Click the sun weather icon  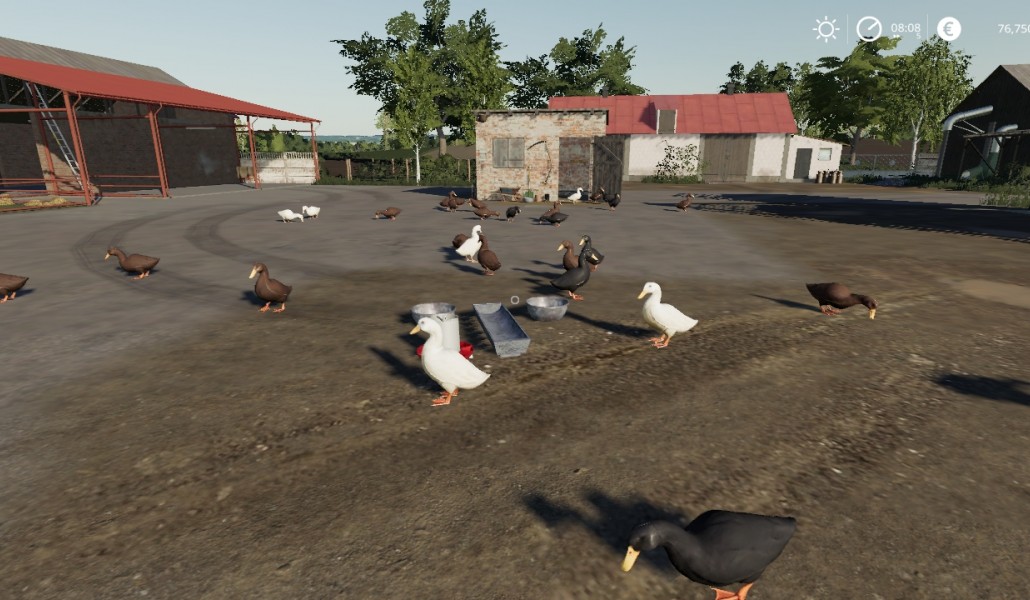826,29
